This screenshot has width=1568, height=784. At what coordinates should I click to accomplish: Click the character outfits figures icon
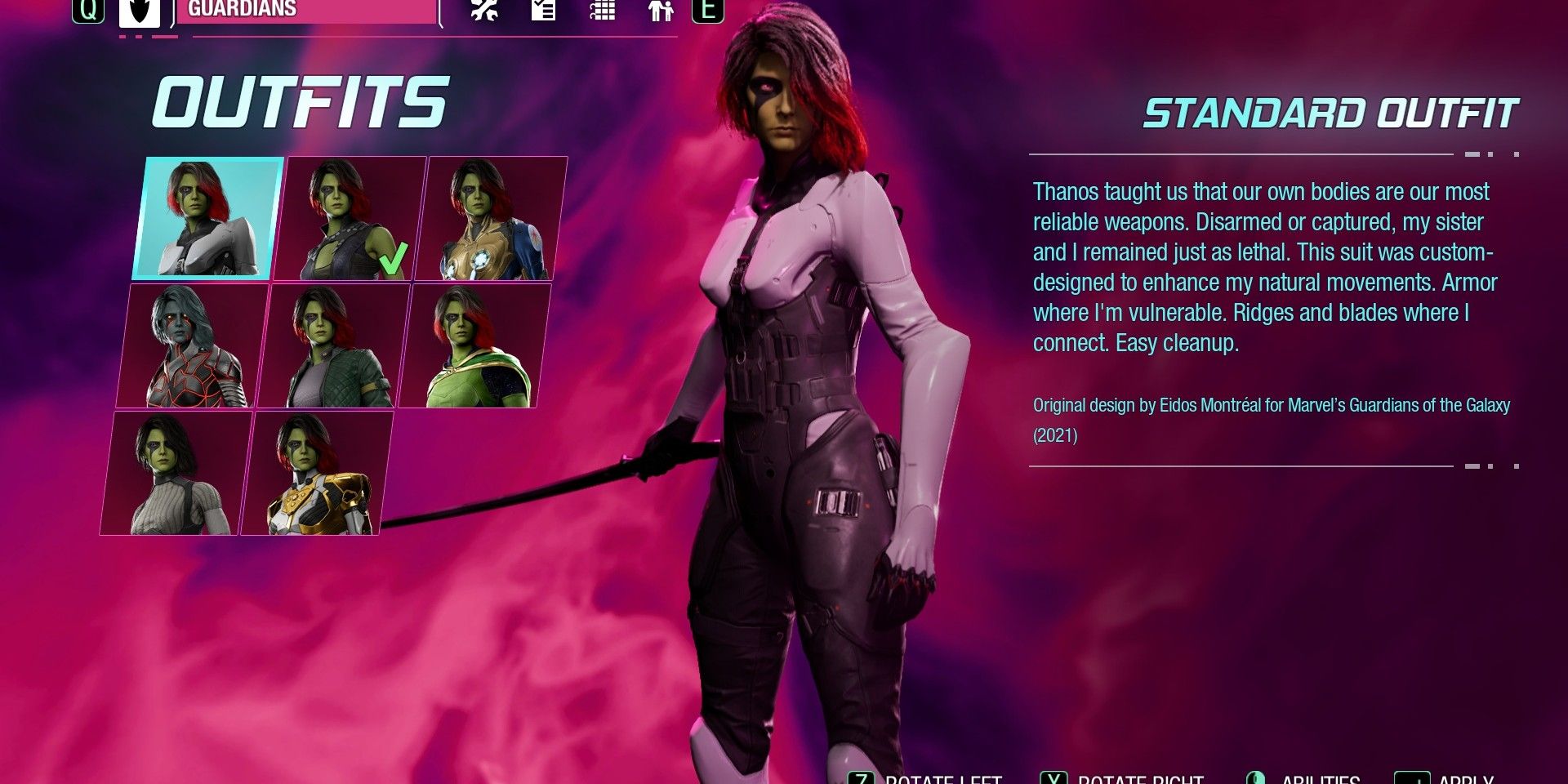pos(661,12)
